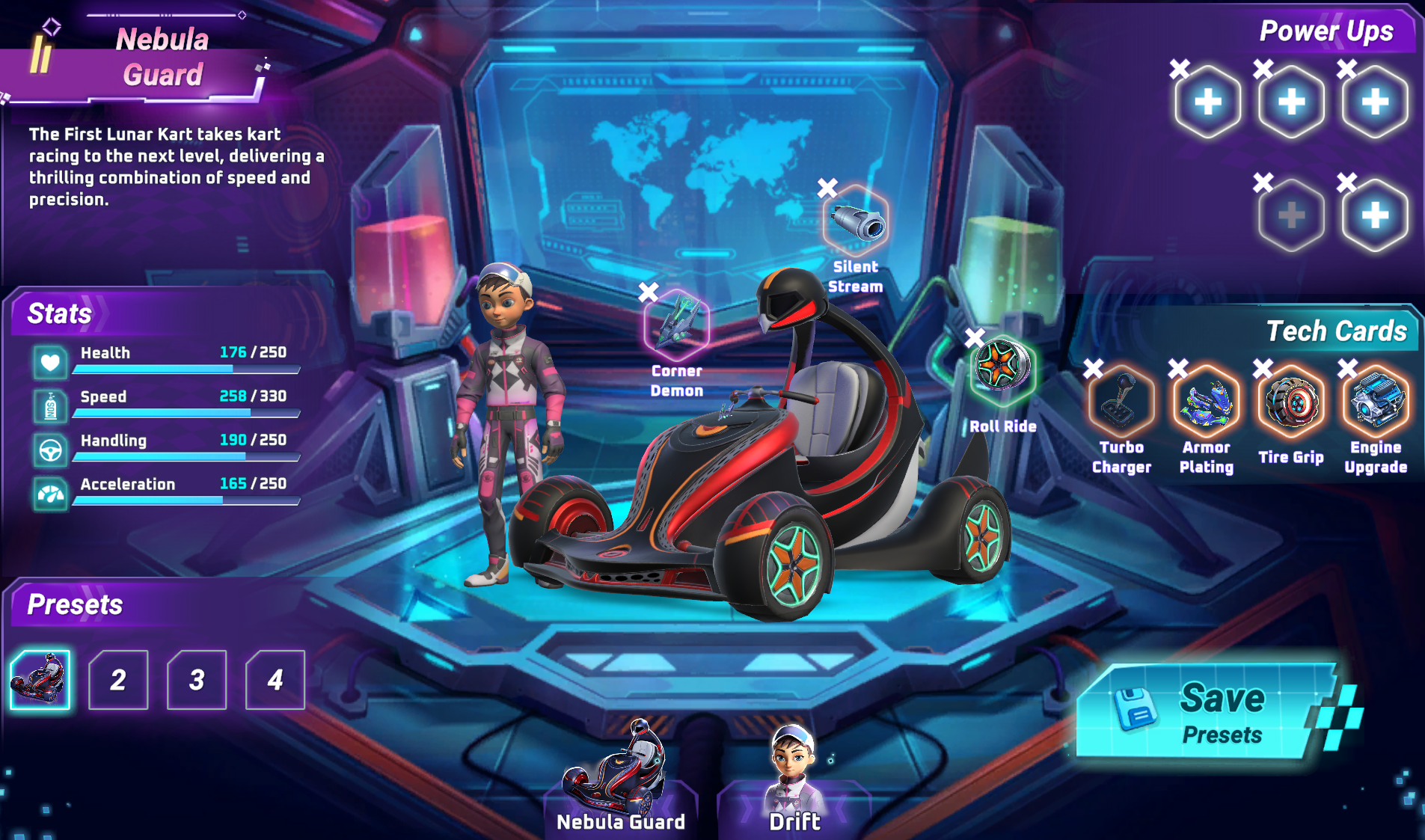The image size is (1425, 840).
Task: Select the Corner Demon spoiler part
Action: pyautogui.click(x=677, y=324)
